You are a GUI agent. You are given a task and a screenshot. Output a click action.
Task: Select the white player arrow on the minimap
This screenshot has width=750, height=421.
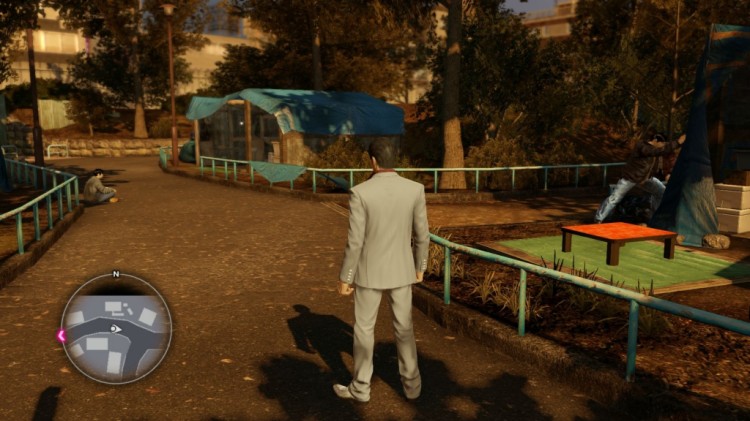(x=116, y=328)
